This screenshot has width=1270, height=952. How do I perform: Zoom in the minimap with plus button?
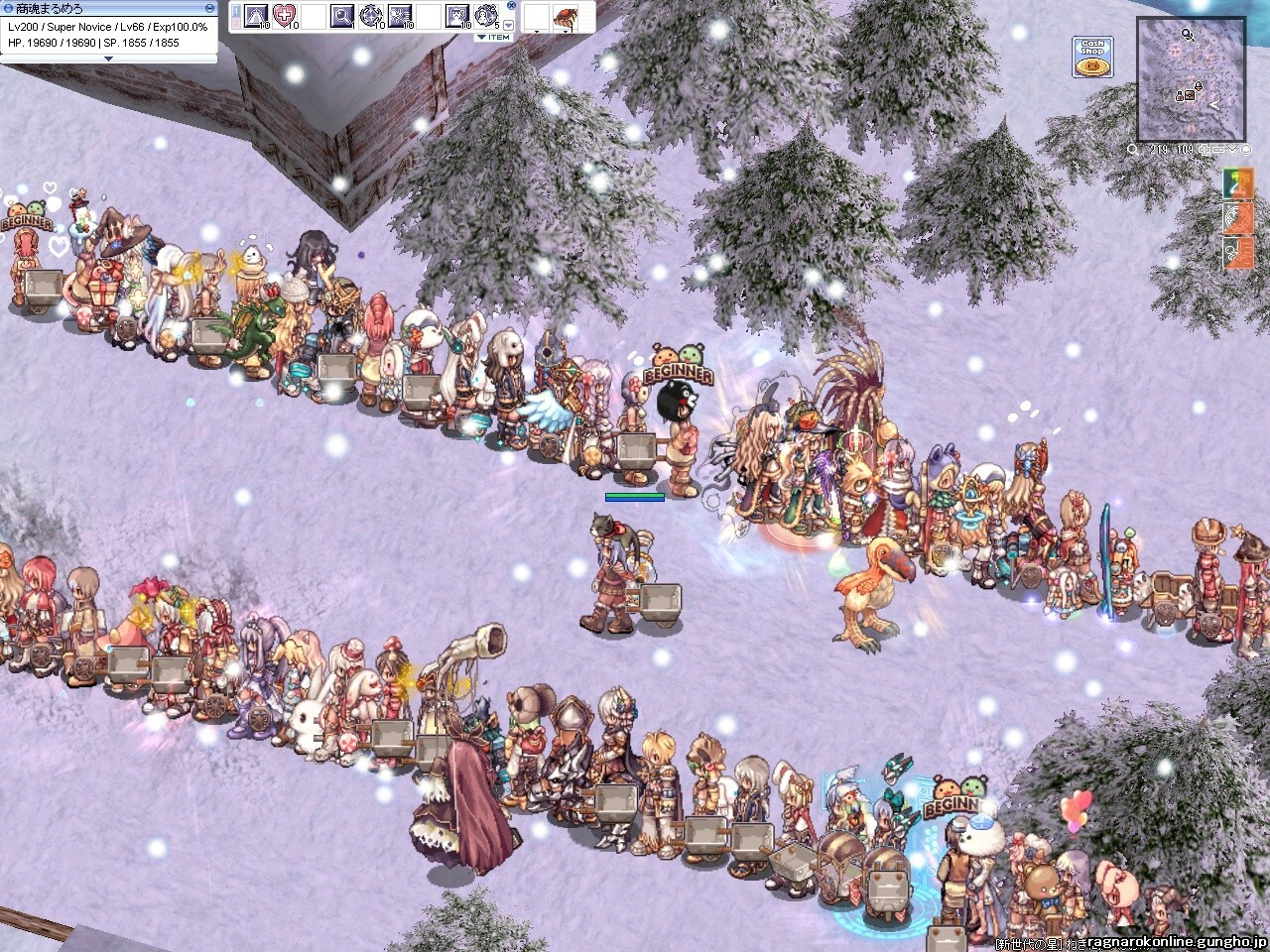[x=1206, y=150]
